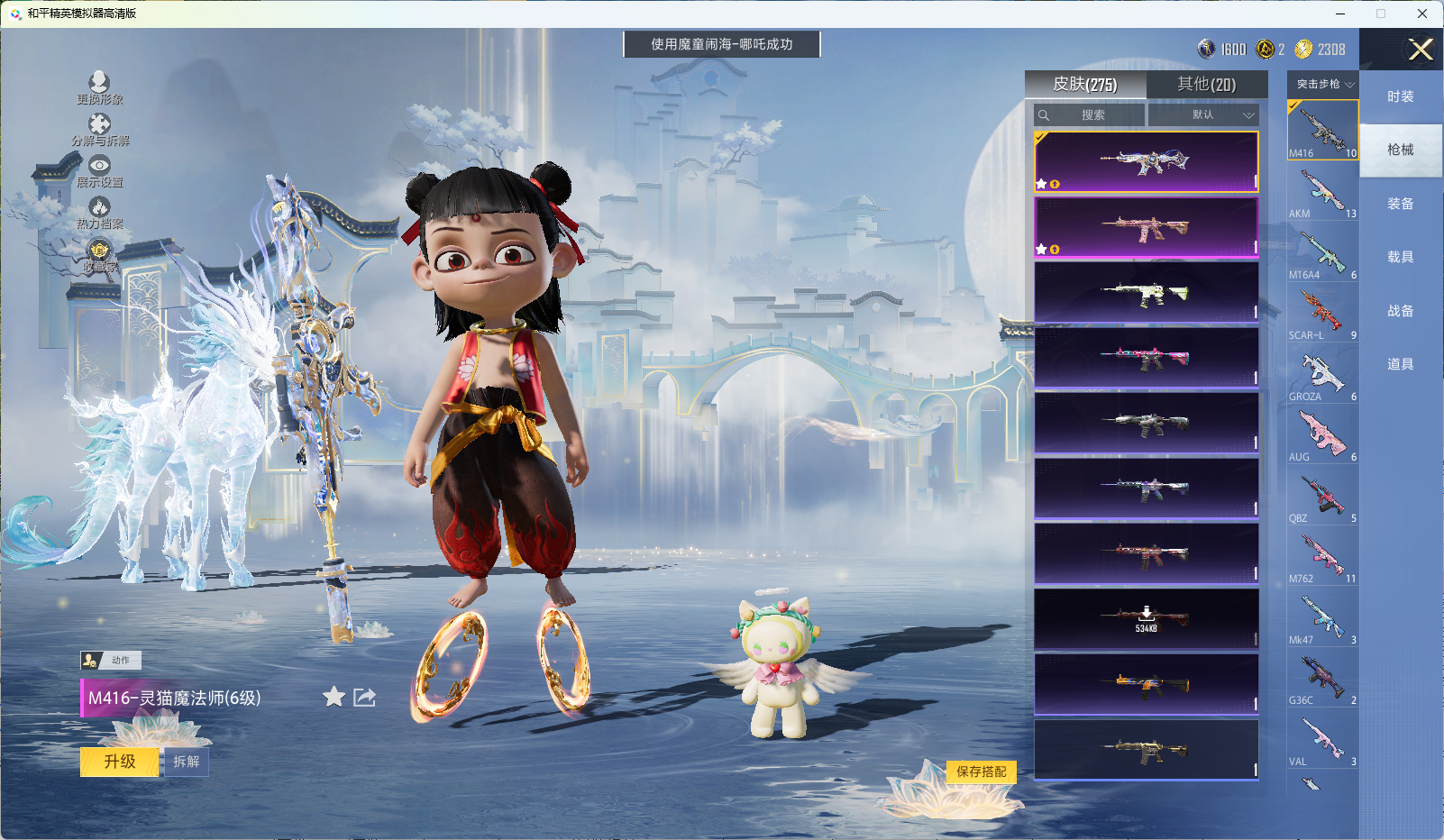Minimize the emulator window
Image resolution: width=1444 pixels, height=840 pixels.
pyautogui.click(x=1340, y=14)
